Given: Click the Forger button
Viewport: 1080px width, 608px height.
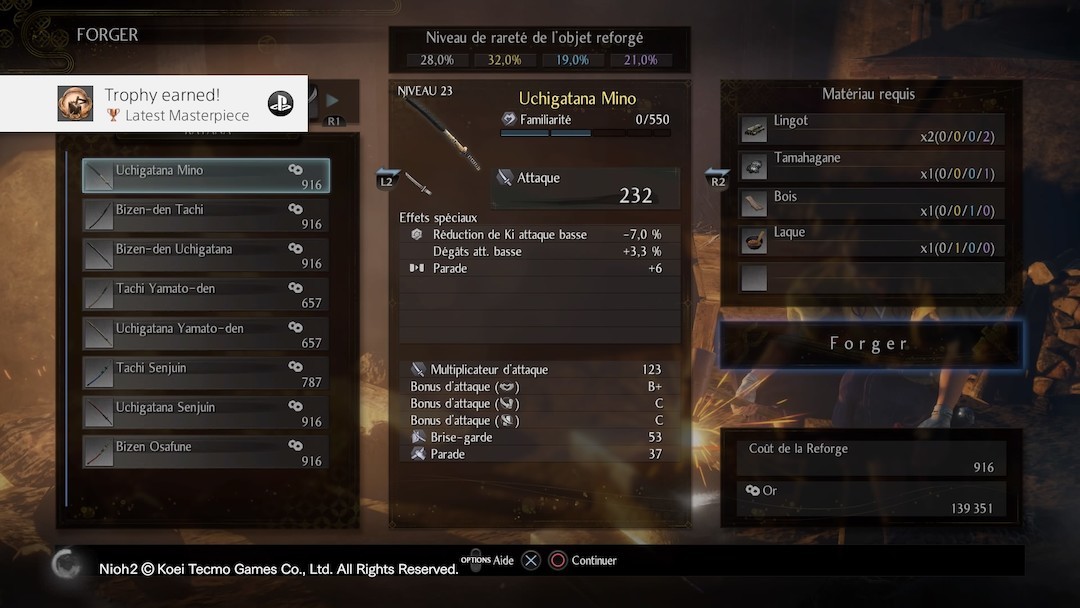Looking at the screenshot, I should (x=870, y=344).
